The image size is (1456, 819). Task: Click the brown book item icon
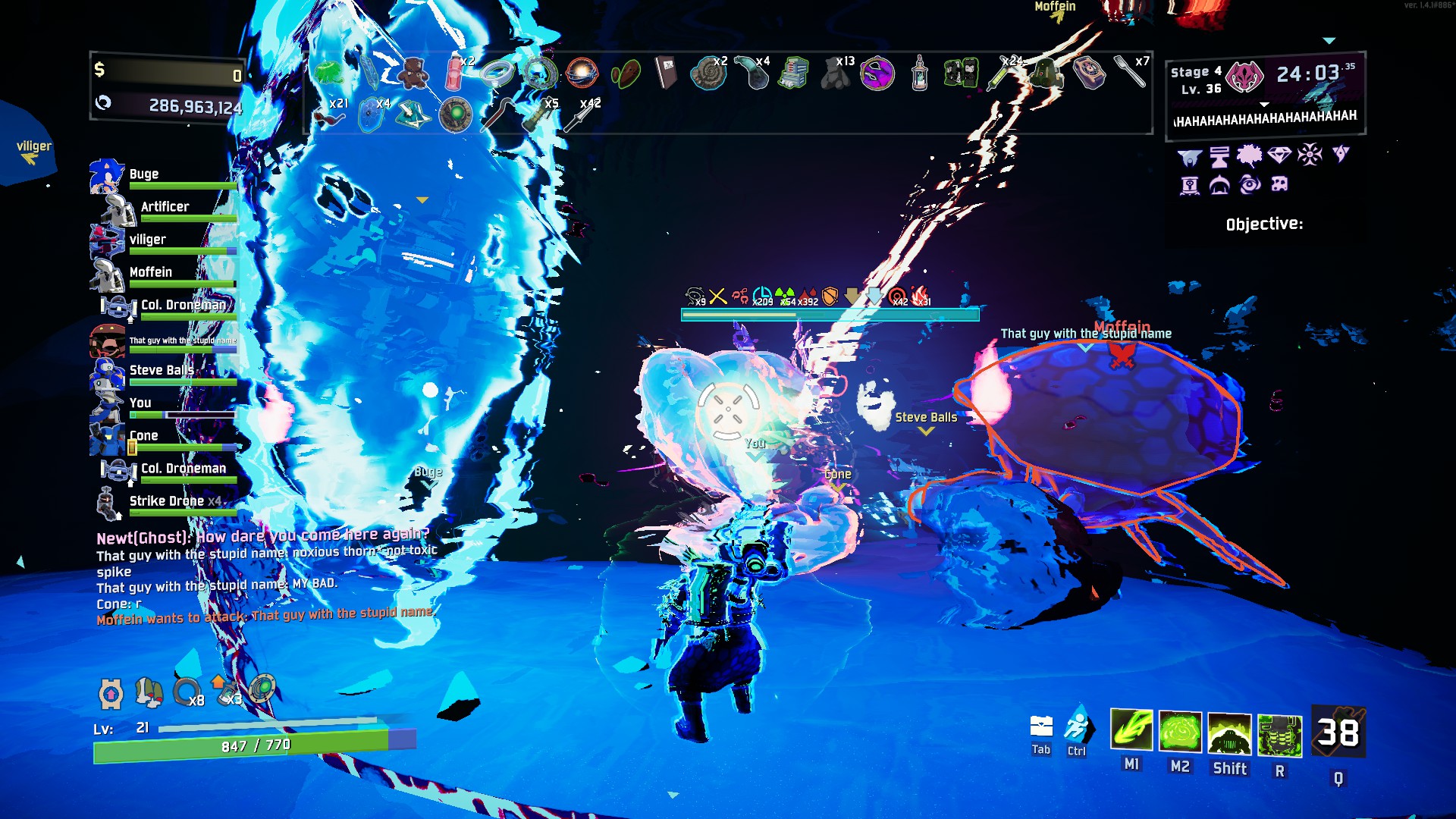[667, 74]
